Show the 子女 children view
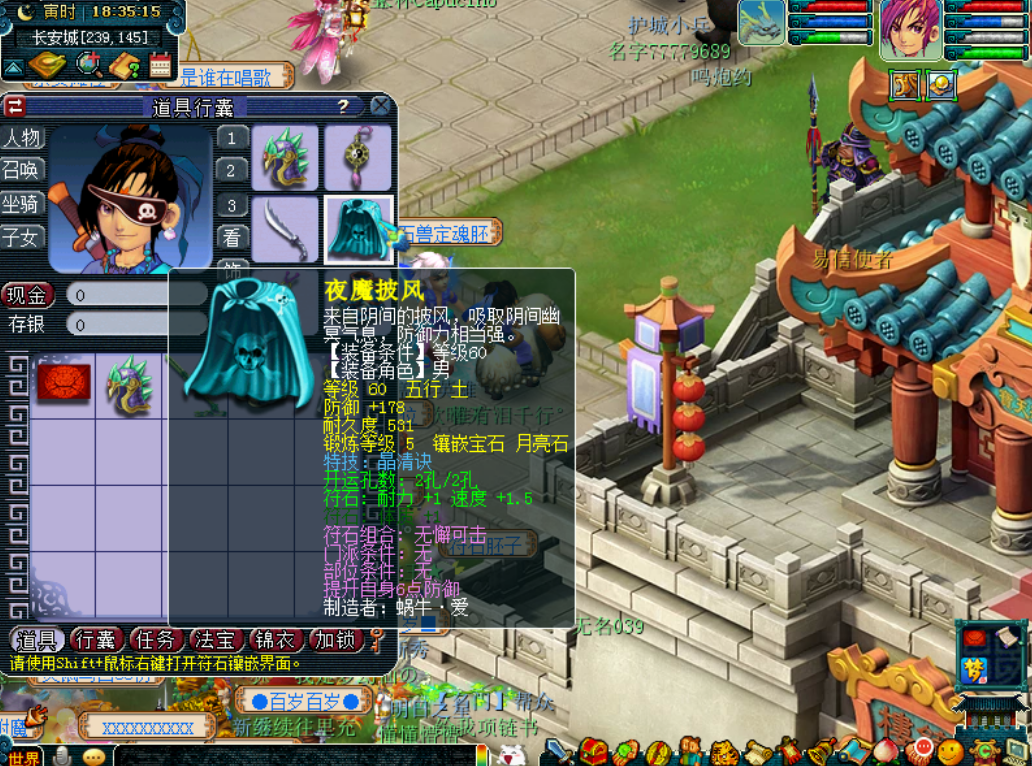 coord(22,237)
